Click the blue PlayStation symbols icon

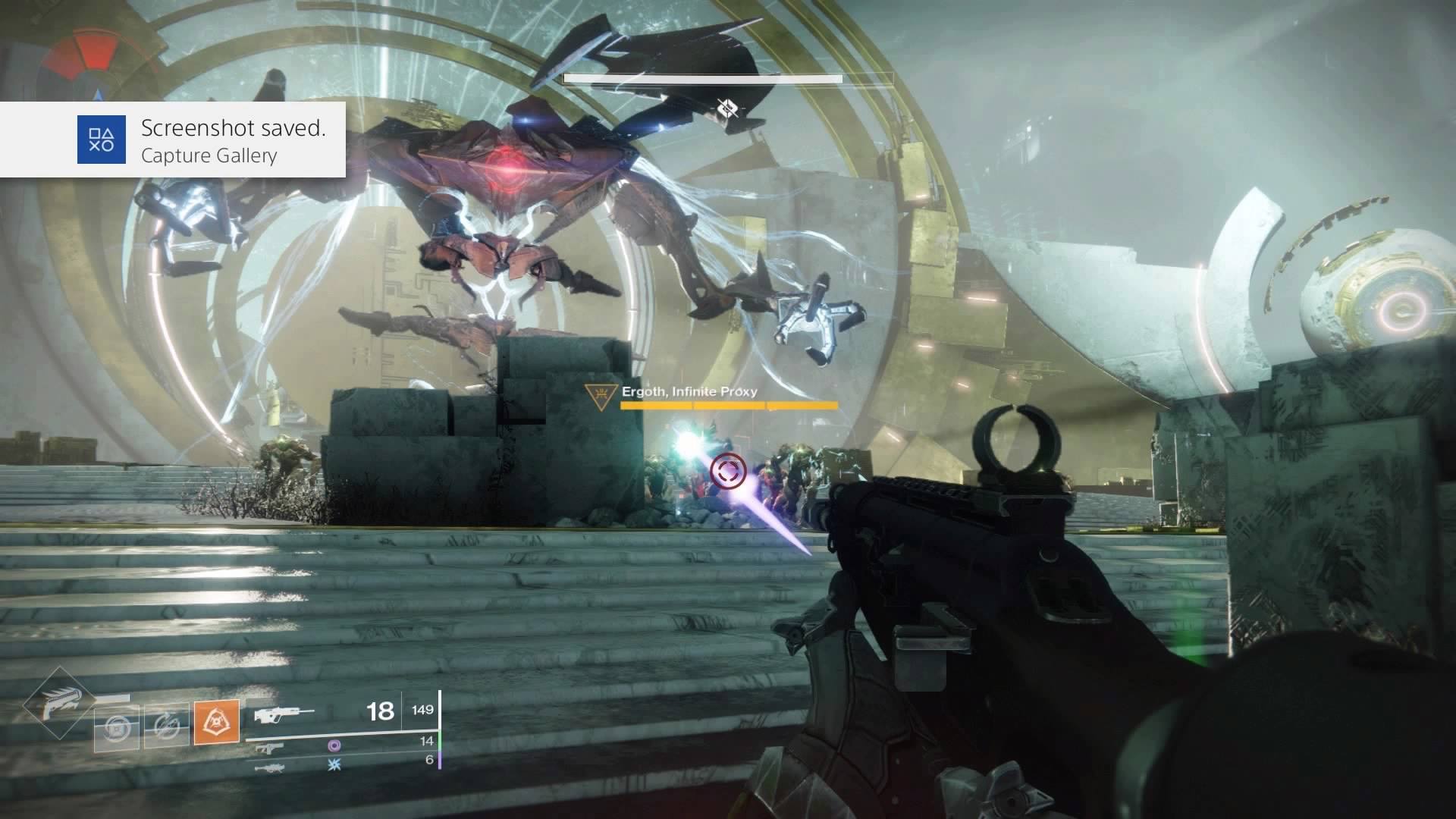[x=102, y=140]
